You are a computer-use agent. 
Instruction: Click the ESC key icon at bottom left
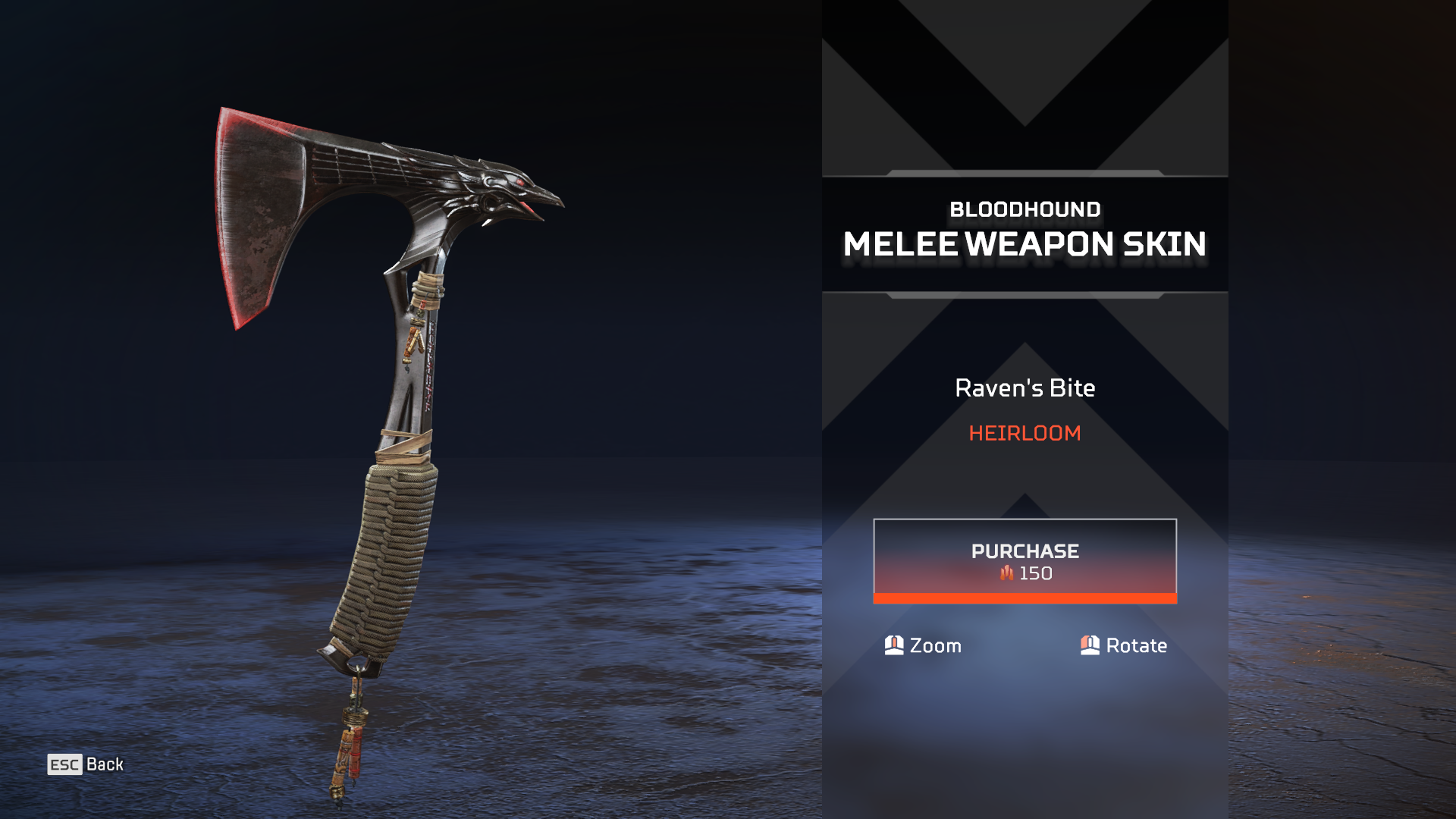point(64,764)
